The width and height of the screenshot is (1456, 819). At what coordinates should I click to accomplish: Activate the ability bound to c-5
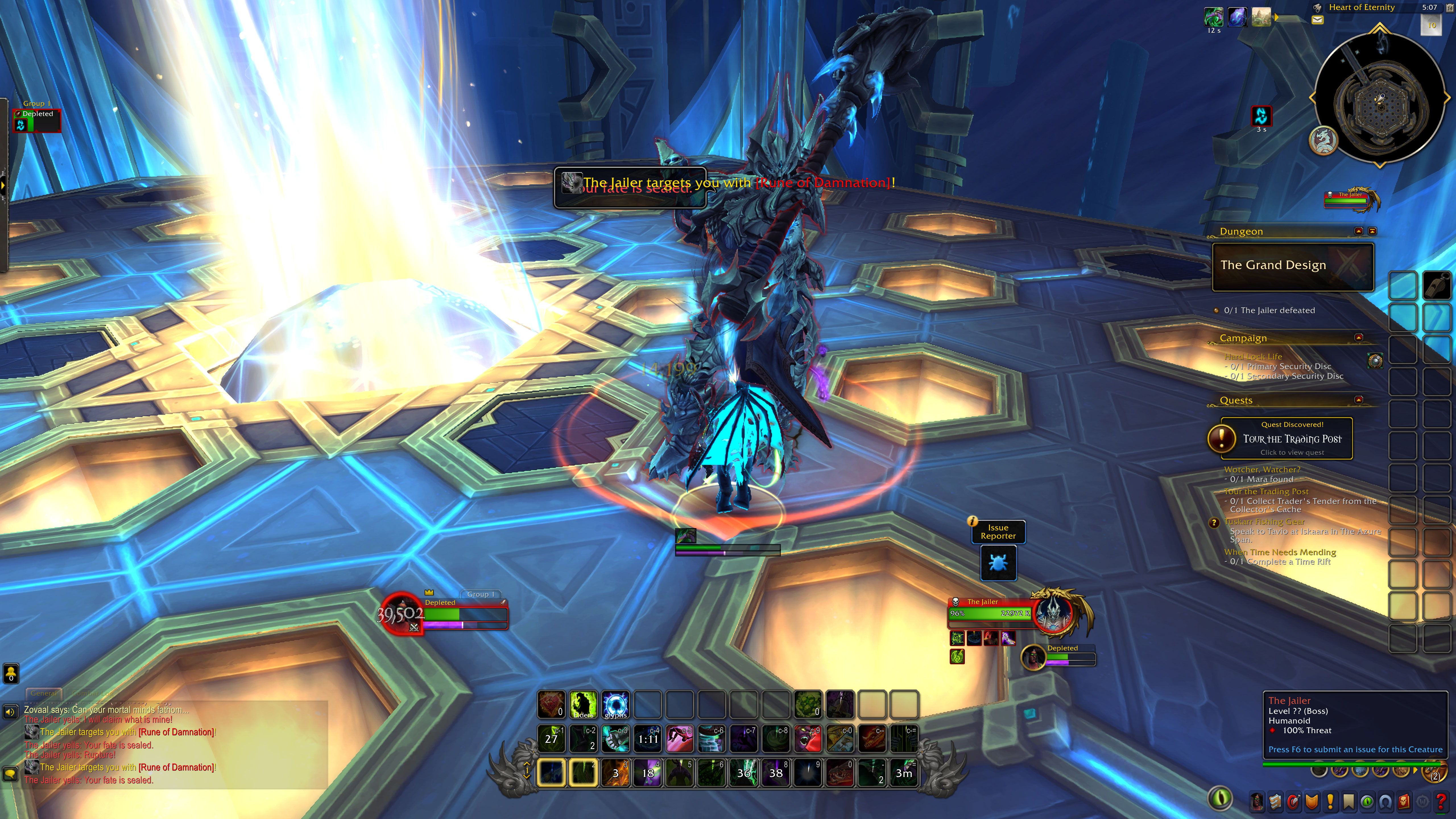(x=679, y=738)
